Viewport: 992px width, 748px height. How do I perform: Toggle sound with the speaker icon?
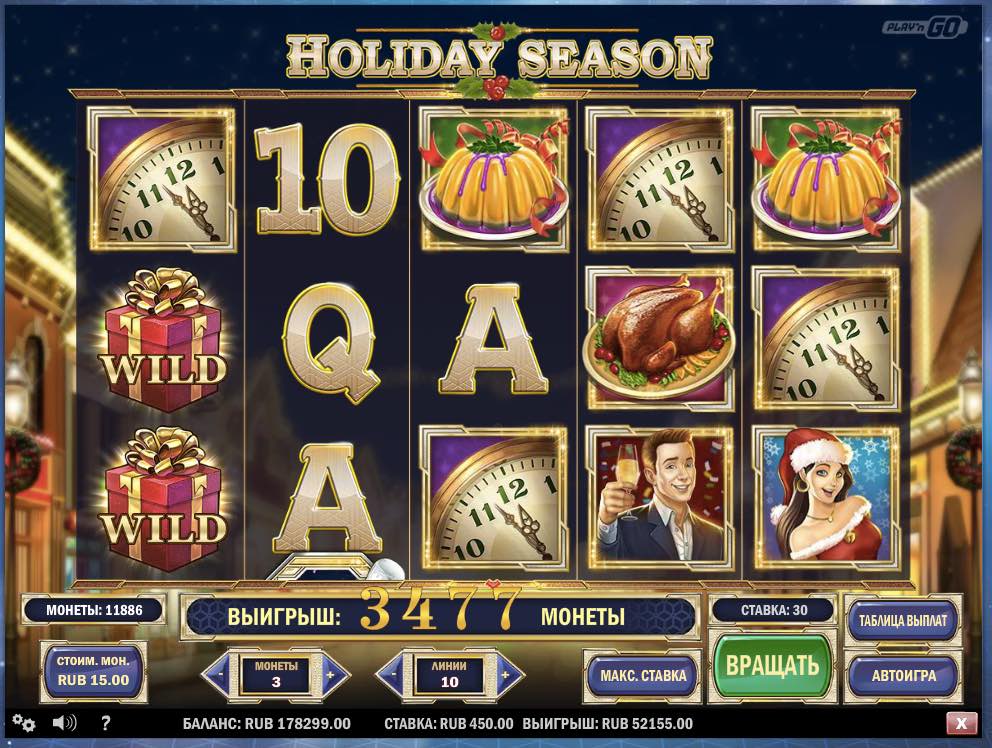[65, 722]
